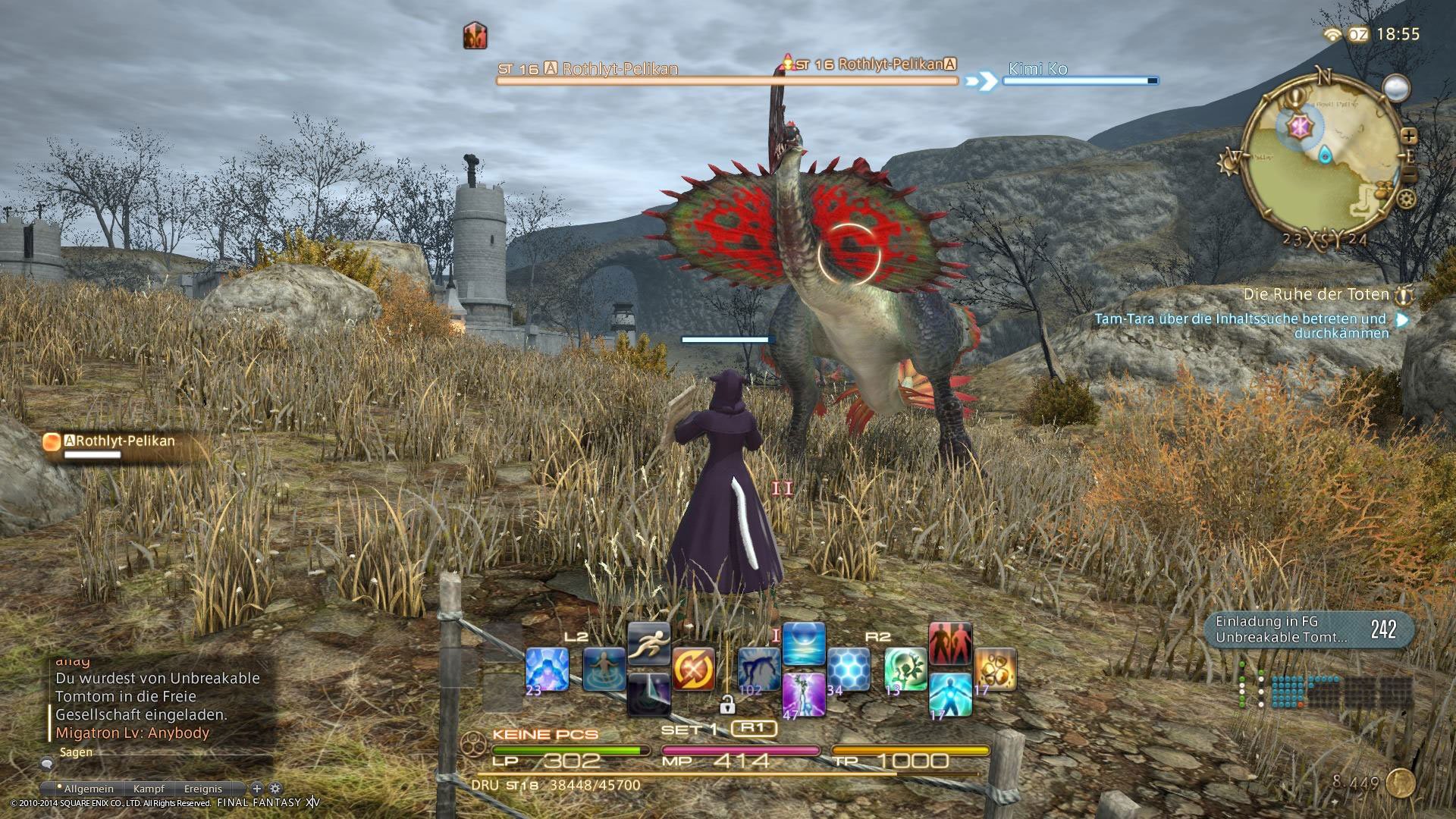Screen dimensions: 1456x819
Task: Click the orange Lebenstausch cross icon on the hotbar
Action: point(694,669)
